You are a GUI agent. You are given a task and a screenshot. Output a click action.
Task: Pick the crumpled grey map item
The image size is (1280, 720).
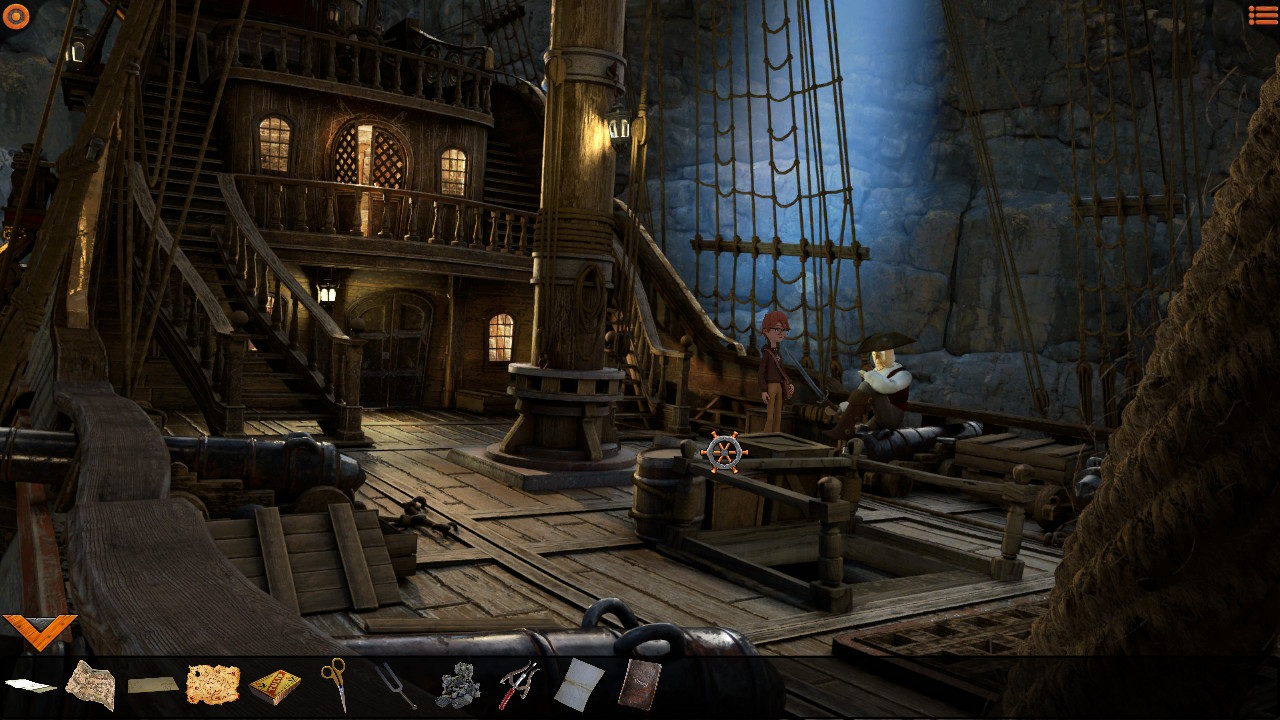point(90,685)
